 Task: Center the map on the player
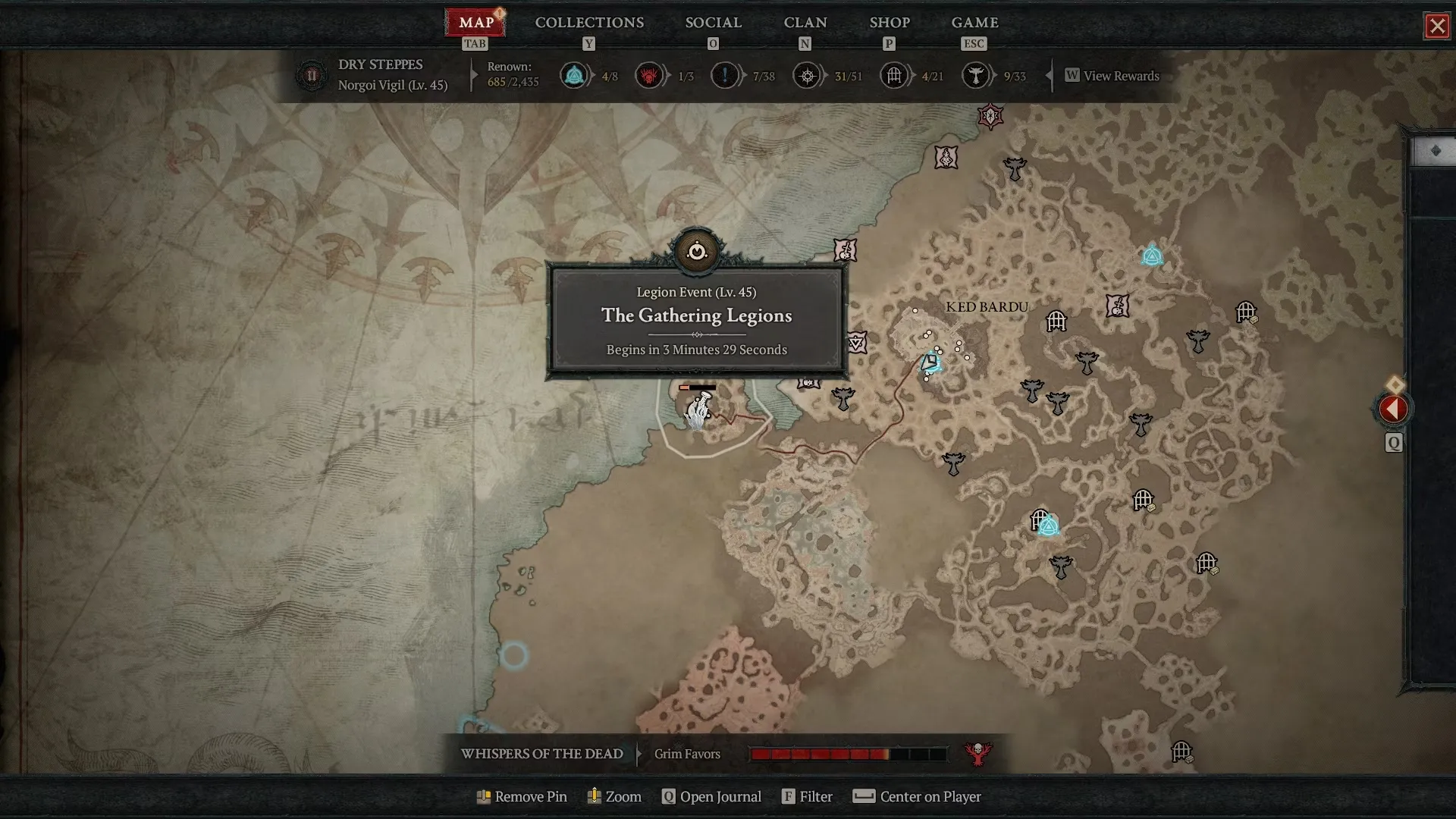[917, 796]
